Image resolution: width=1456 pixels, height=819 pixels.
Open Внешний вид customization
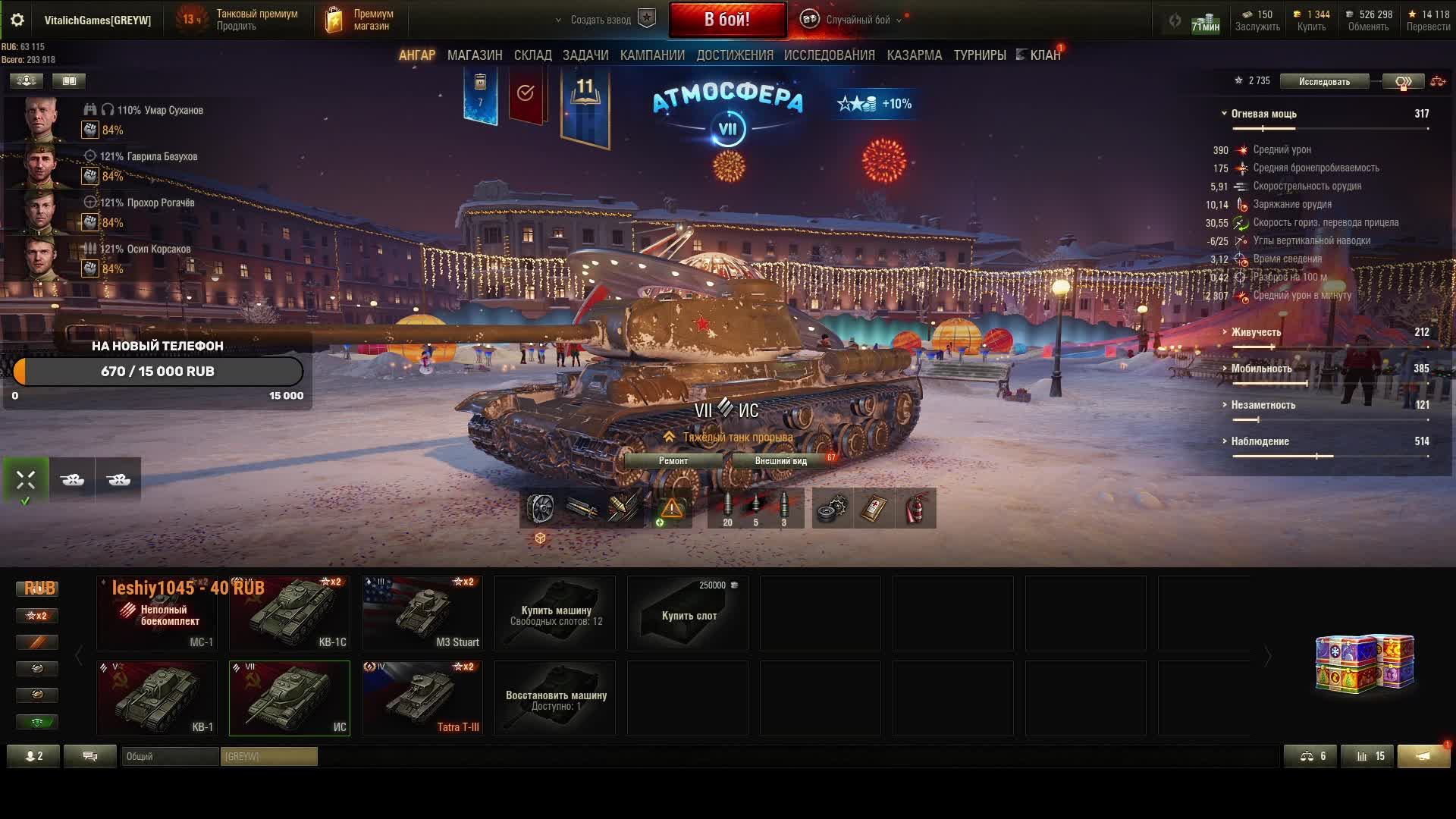click(x=780, y=460)
